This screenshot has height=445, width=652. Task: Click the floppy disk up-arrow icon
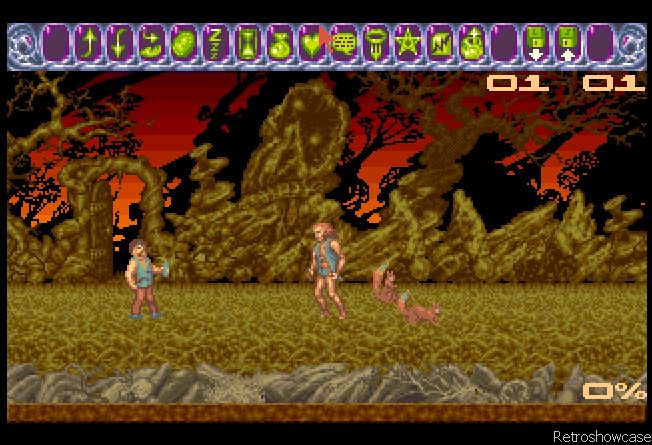567,44
